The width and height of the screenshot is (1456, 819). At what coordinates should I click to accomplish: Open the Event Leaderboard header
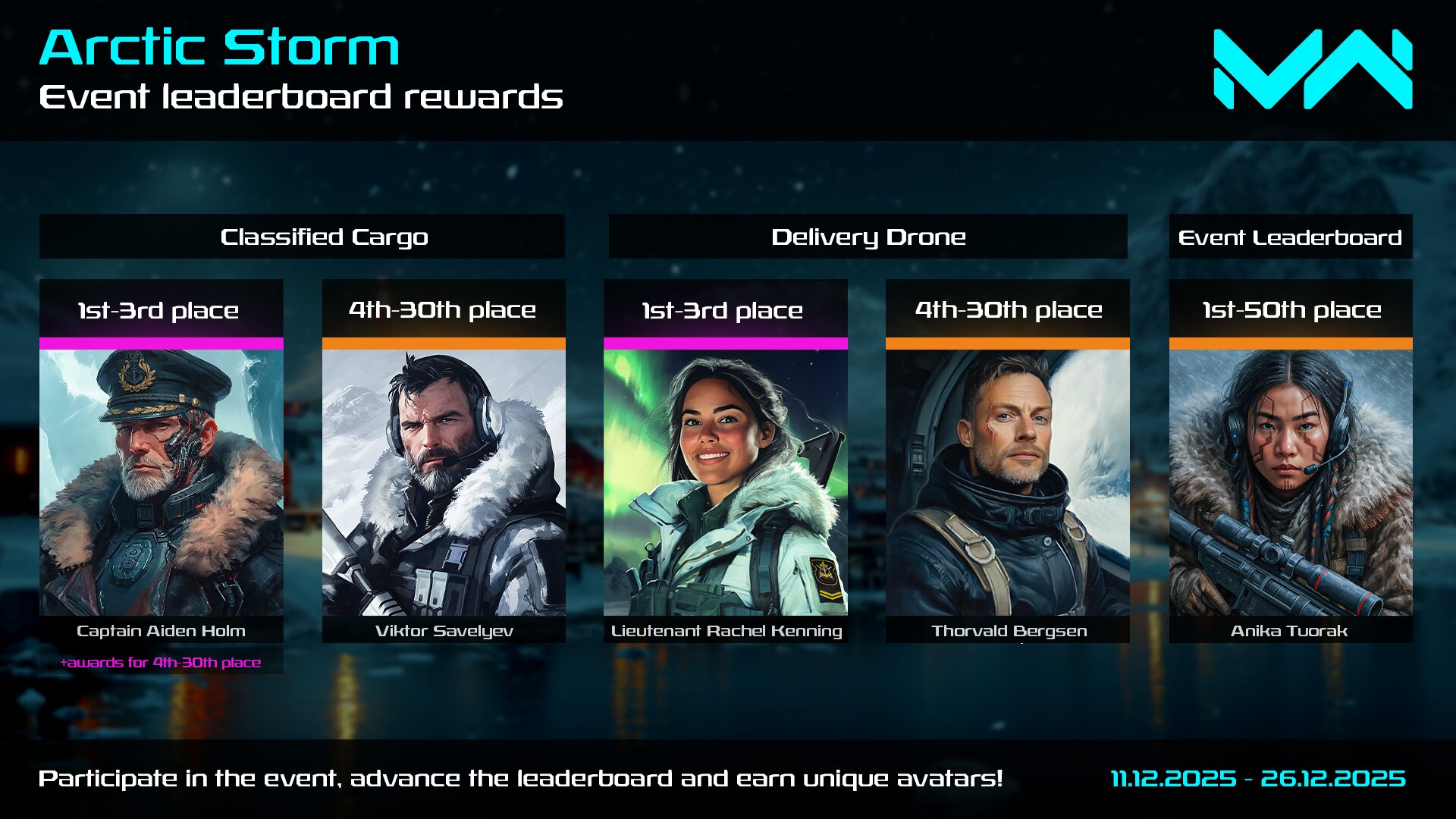click(x=1291, y=237)
